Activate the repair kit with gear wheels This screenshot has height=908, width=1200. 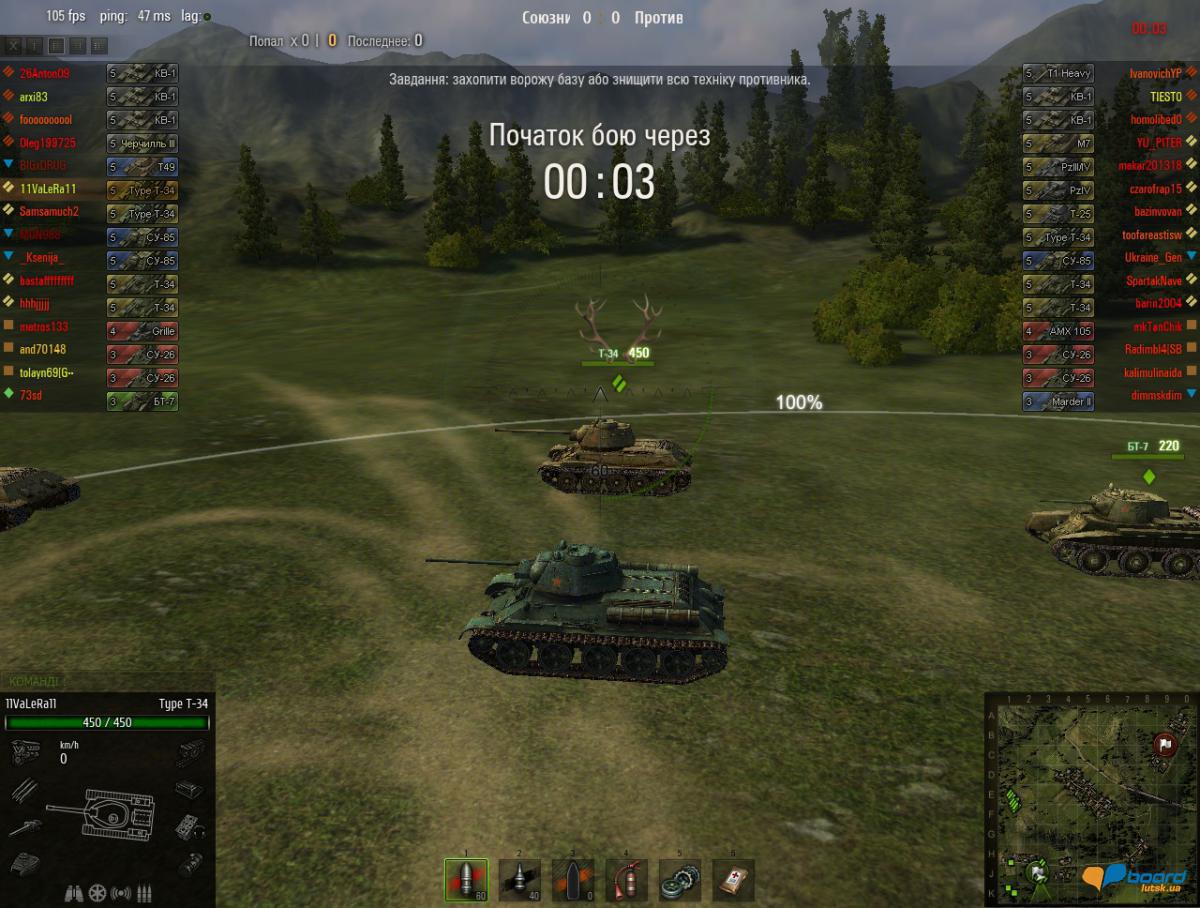(680, 880)
